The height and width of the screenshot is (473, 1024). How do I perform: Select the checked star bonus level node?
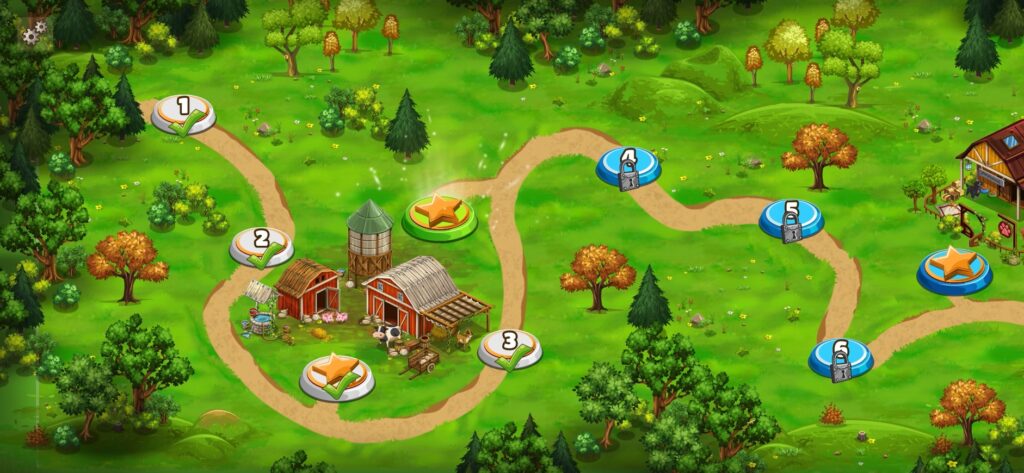pyautogui.click(x=337, y=376)
